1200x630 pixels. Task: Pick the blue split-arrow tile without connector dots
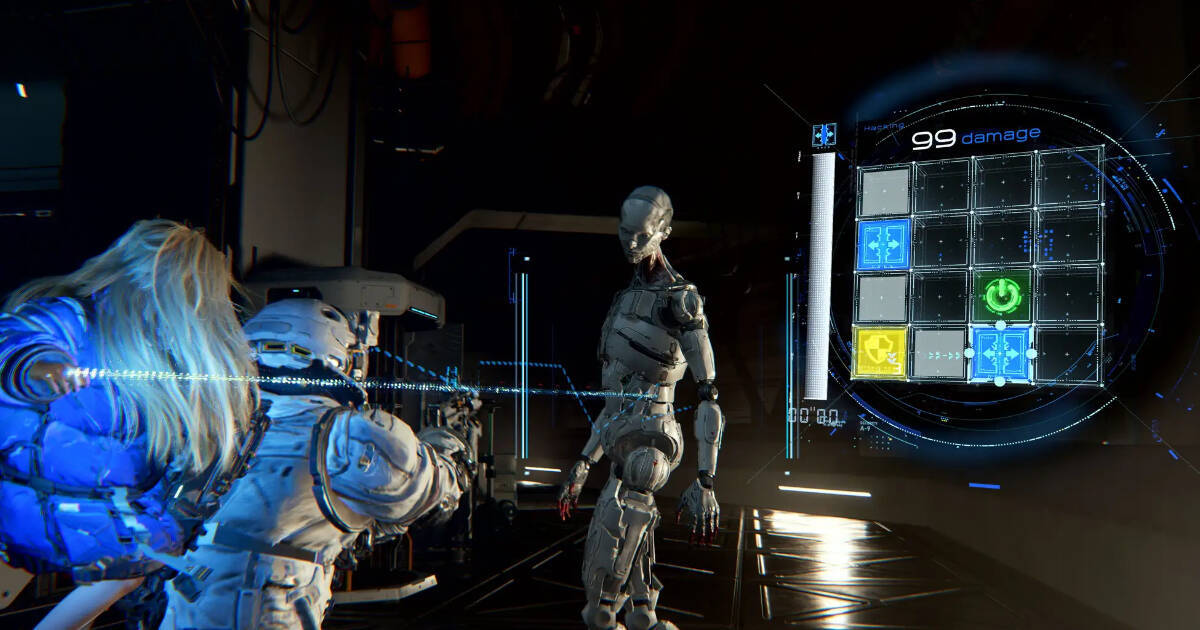(x=883, y=244)
